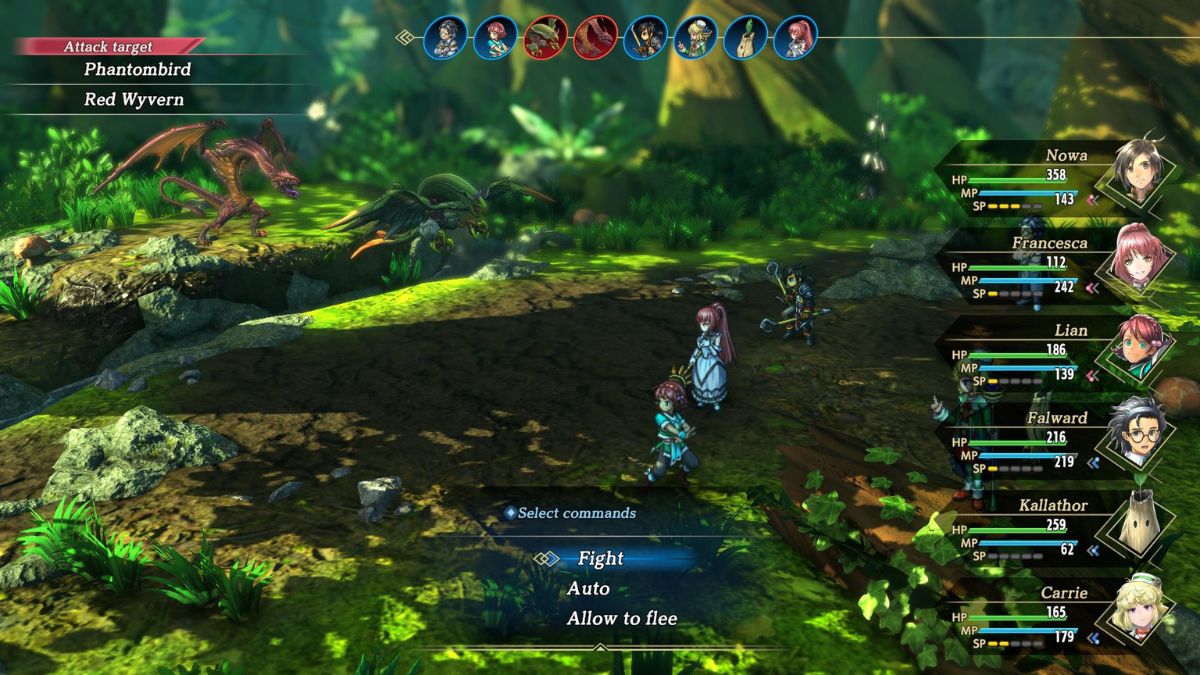Select the Red Wyvern turn order icon
The image size is (1200, 675).
coord(595,37)
